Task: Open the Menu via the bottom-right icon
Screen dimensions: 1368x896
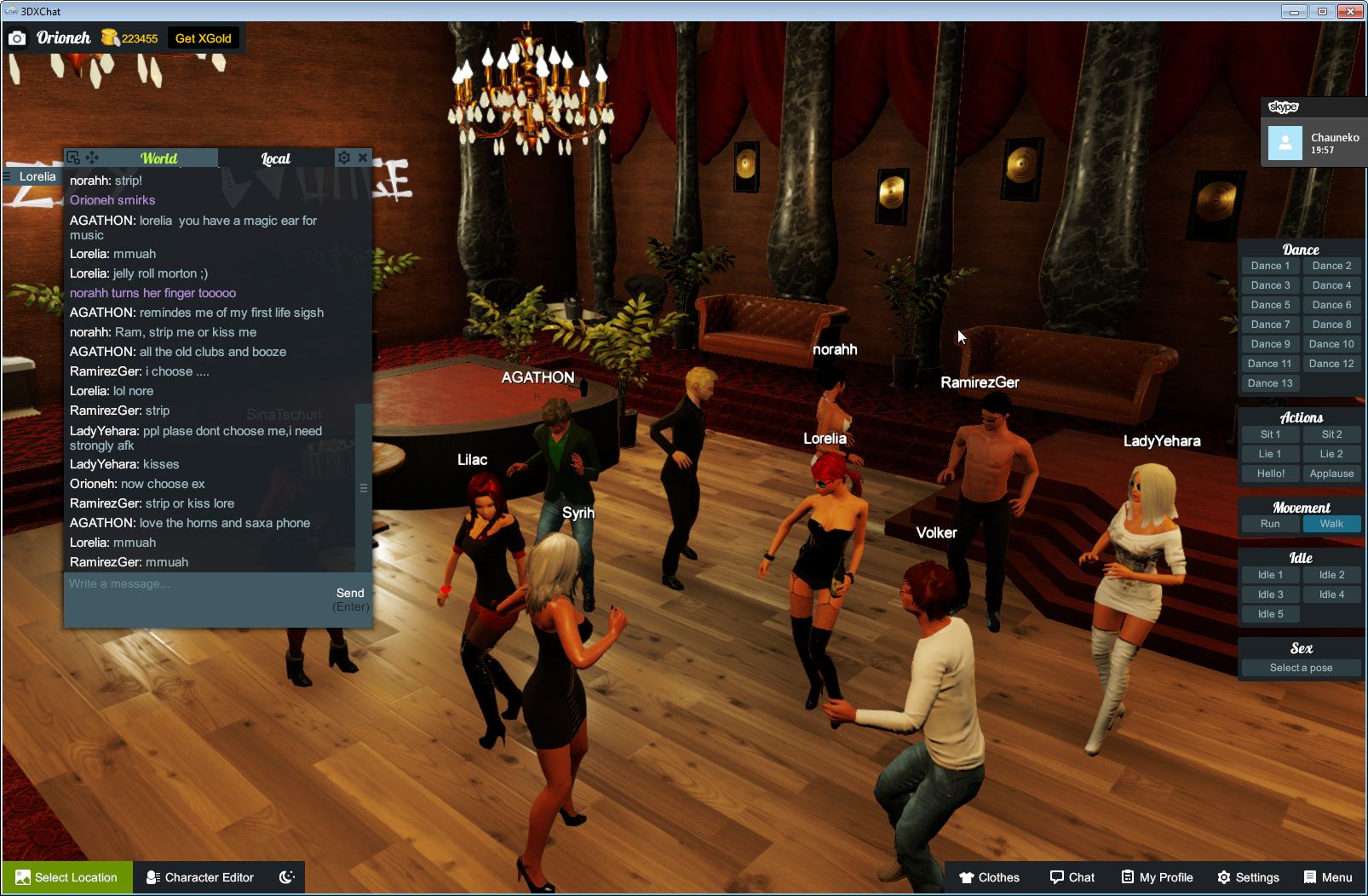Action: (x=1309, y=877)
